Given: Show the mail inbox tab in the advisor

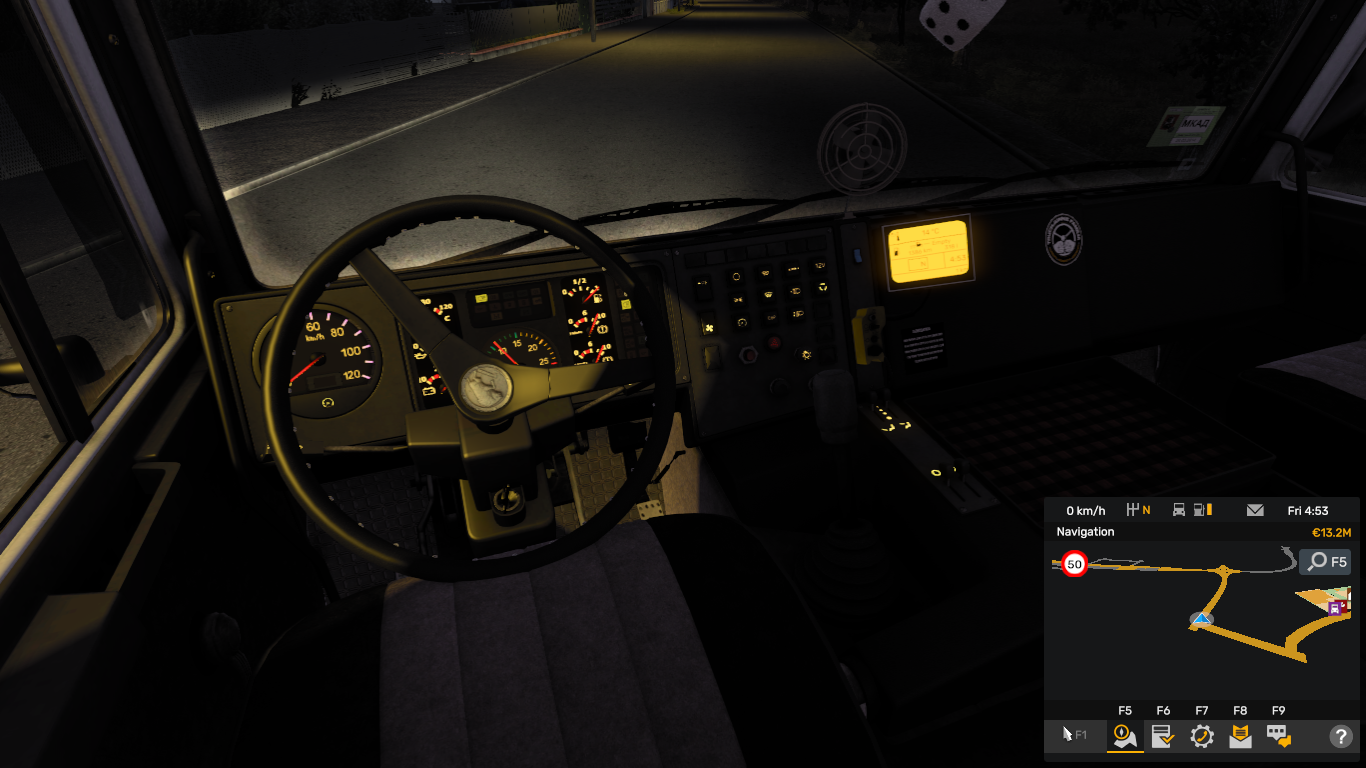Looking at the screenshot, I should 1240,737.
